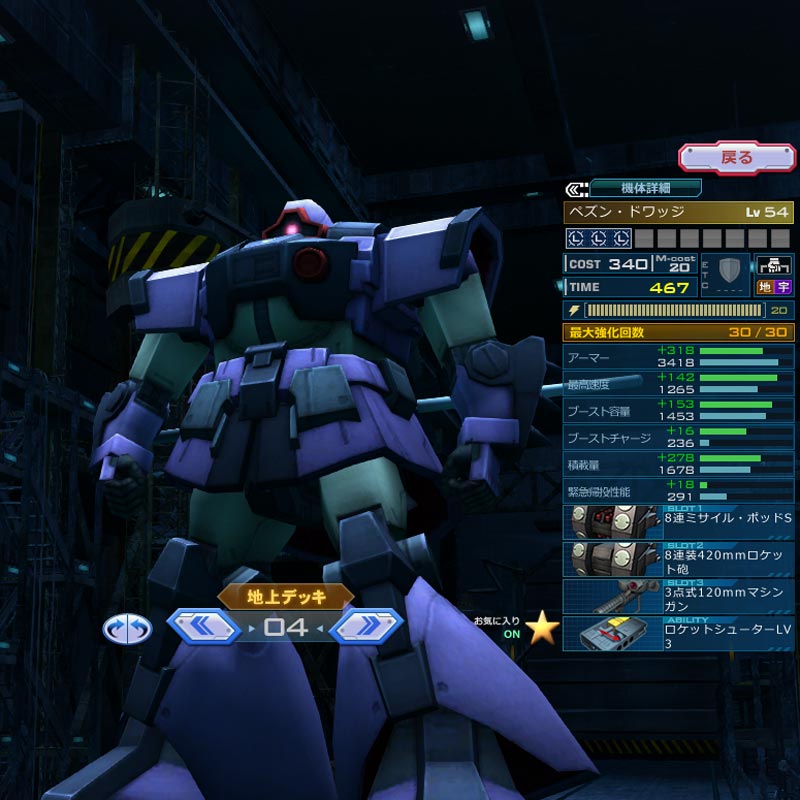Select Slot 1 8連ミサイル・ポッドS weapon
This screenshot has width=800, height=800.
pos(679,522)
